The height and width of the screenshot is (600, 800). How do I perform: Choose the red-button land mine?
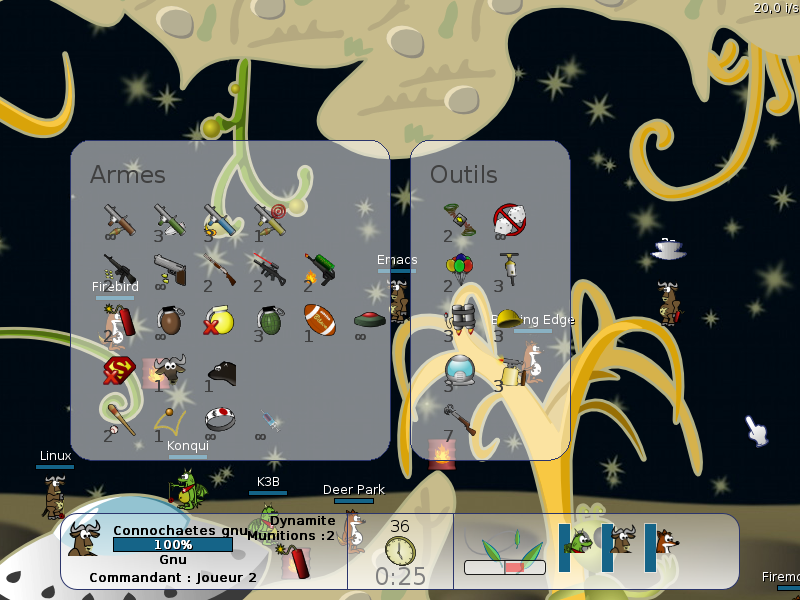(x=369, y=320)
